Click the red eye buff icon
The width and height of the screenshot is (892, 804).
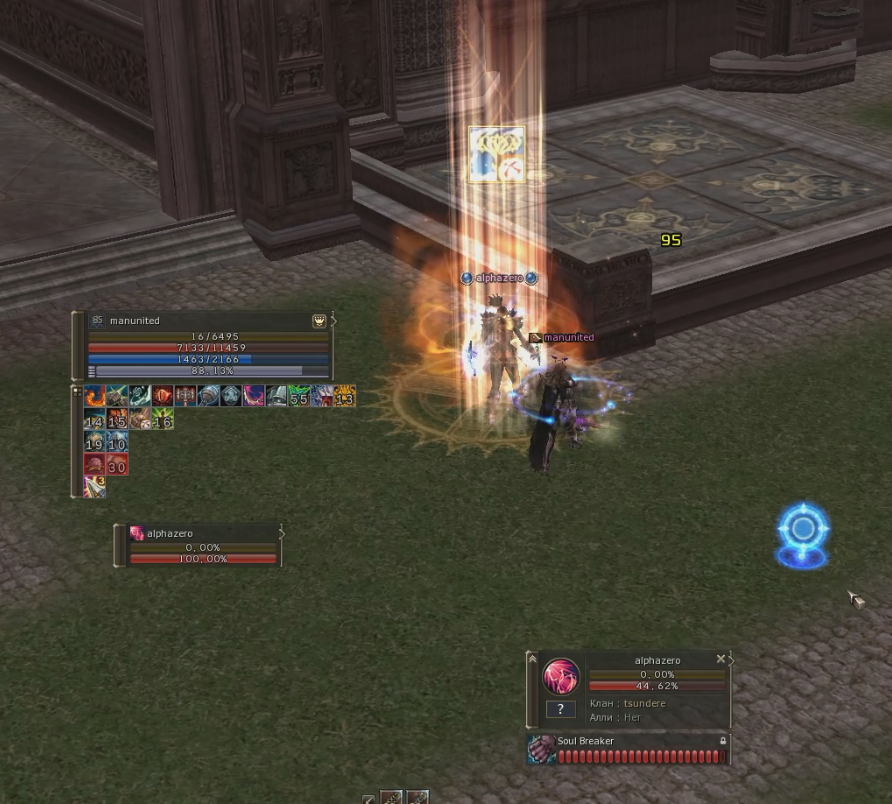click(163, 396)
